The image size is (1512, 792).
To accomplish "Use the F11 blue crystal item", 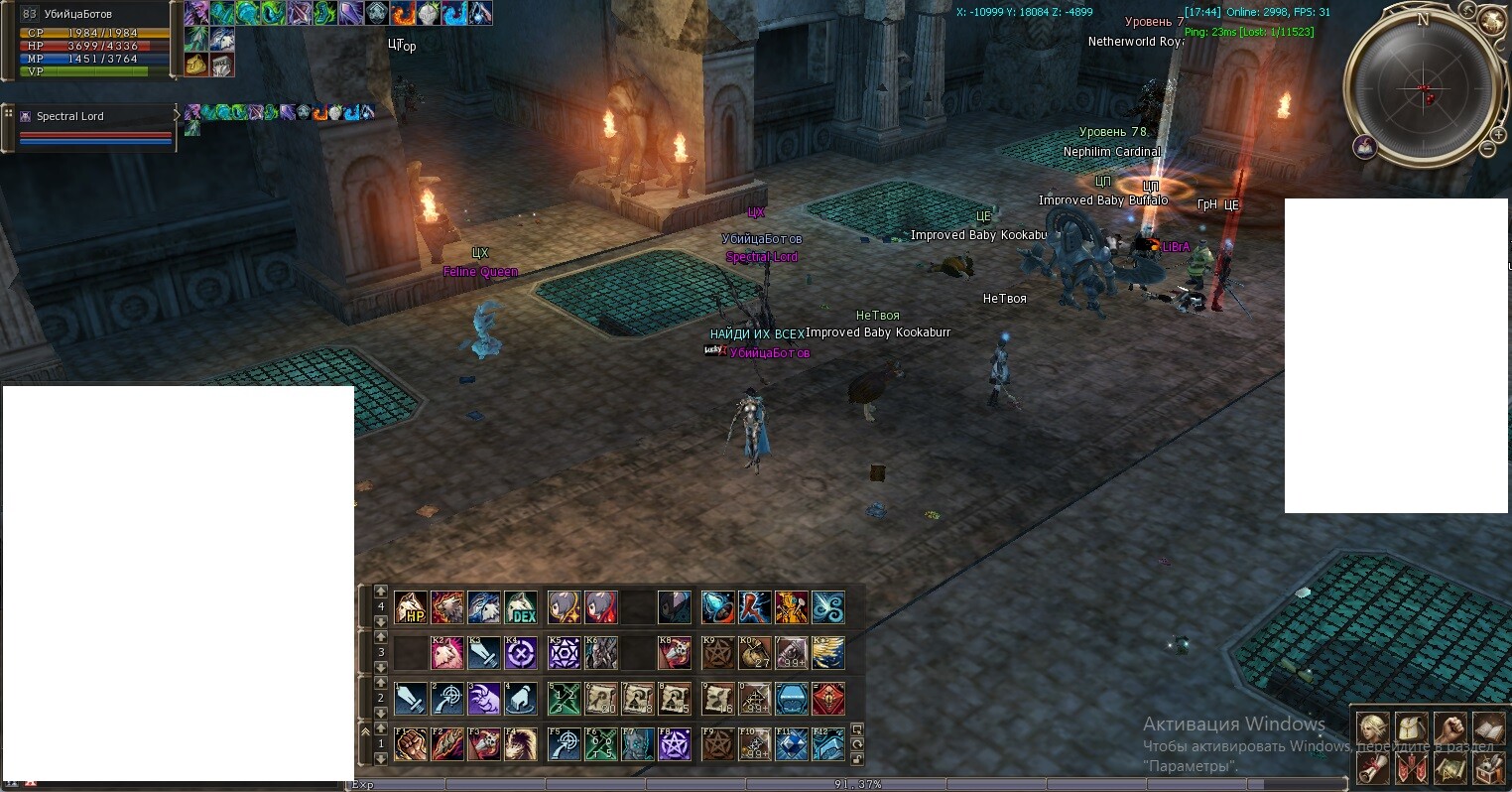I will pos(791,744).
